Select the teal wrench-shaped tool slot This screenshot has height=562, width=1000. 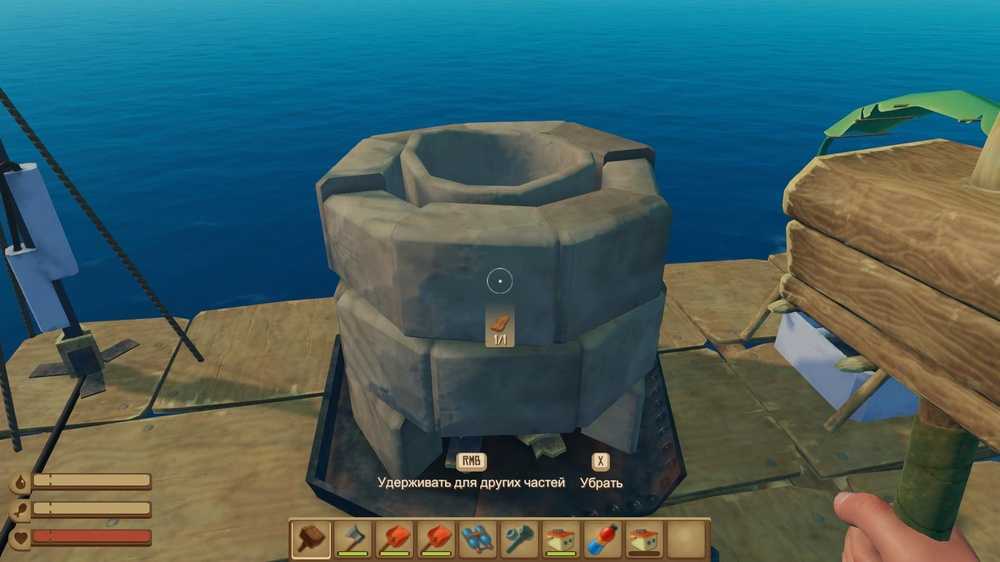point(519,539)
